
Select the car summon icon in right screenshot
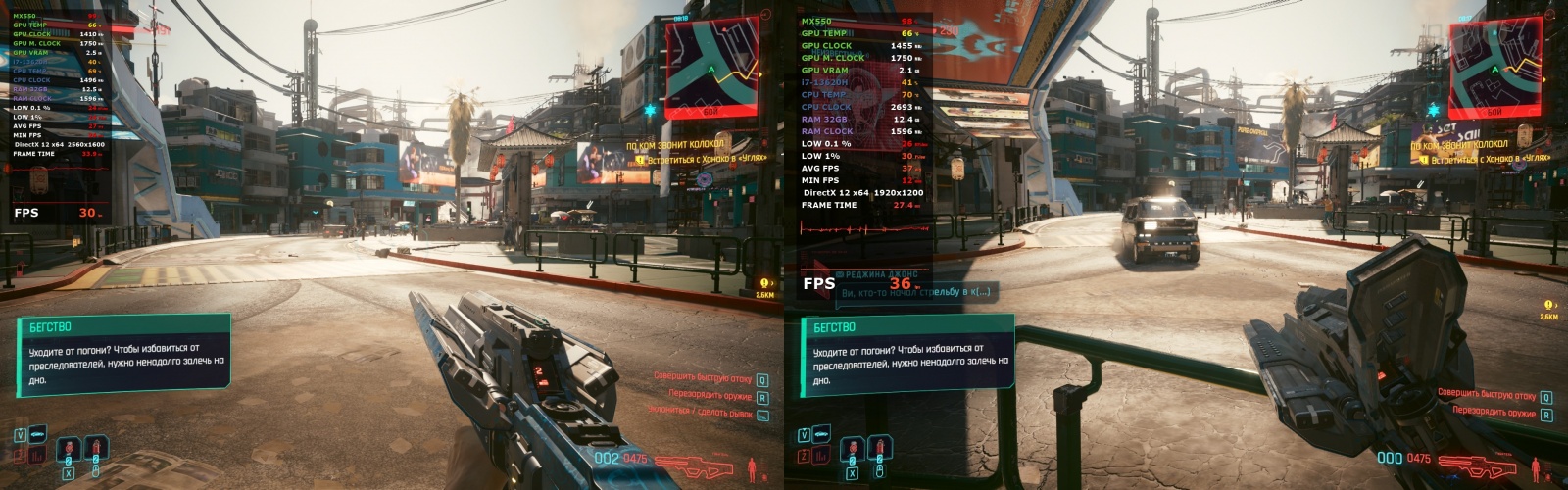tap(823, 434)
